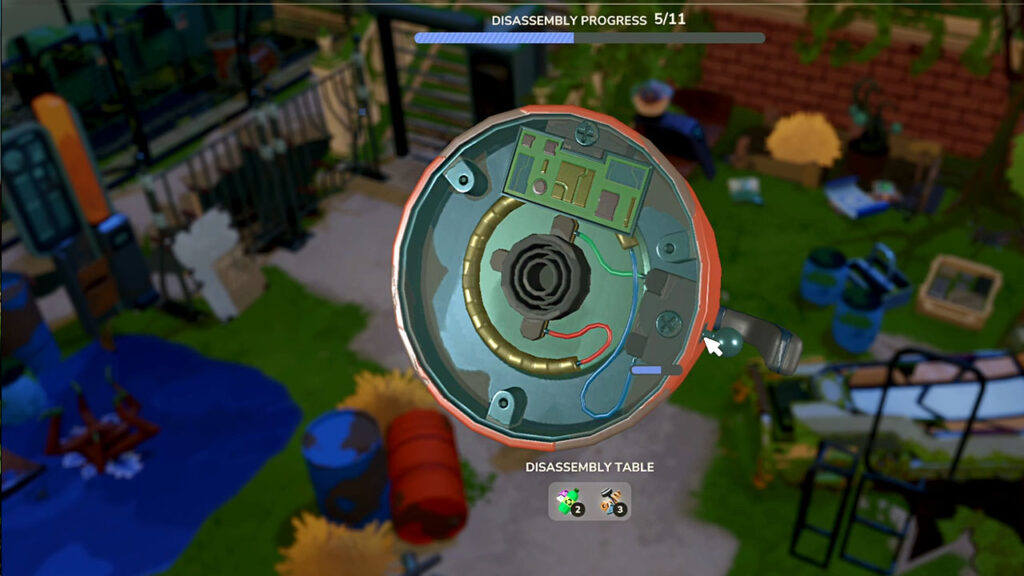The height and width of the screenshot is (576, 1024).
Task: Select the metal scrap parts resource icon
Action: point(612,502)
